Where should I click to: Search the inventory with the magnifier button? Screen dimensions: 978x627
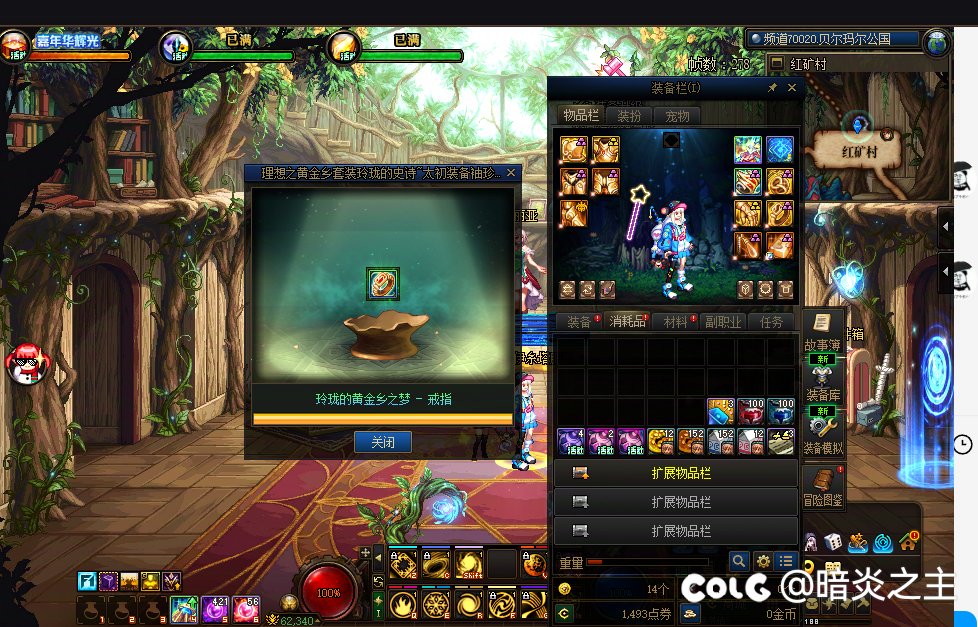[x=739, y=562]
